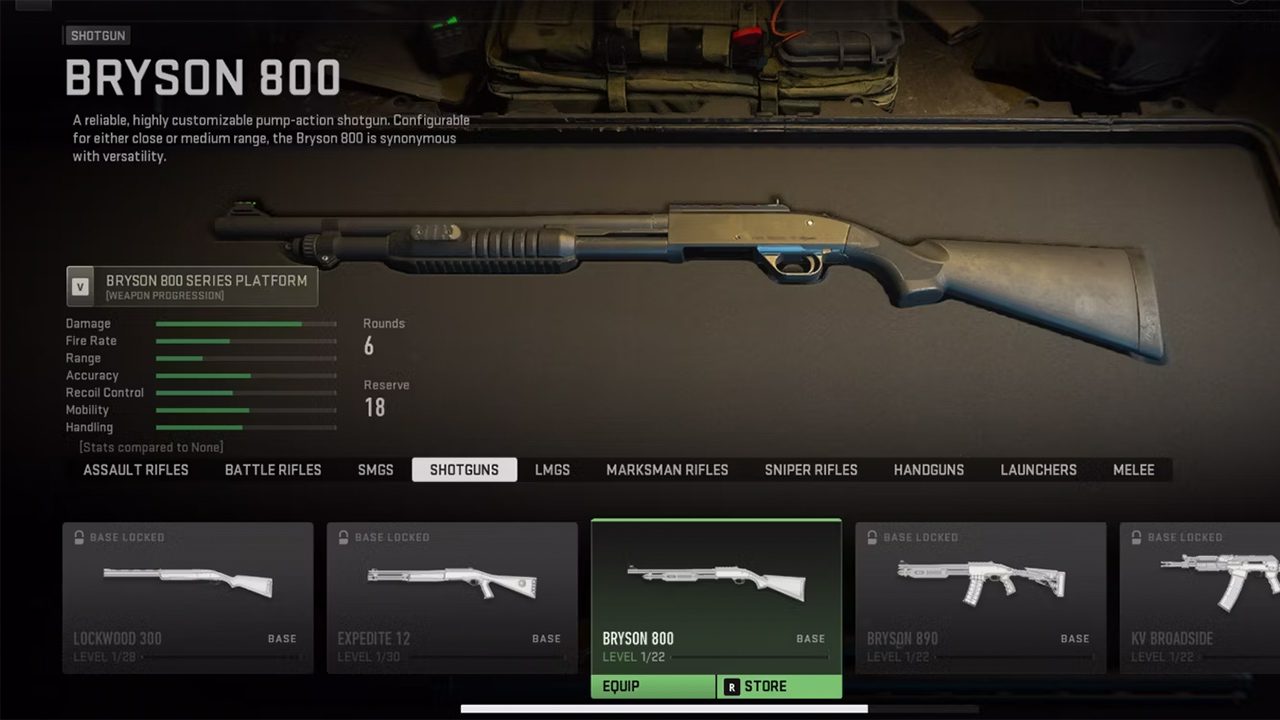Image resolution: width=1280 pixels, height=720 pixels.
Task: Switch to the Assault Rifles tab
Action: pyautogui.click(x=136, y=470)
